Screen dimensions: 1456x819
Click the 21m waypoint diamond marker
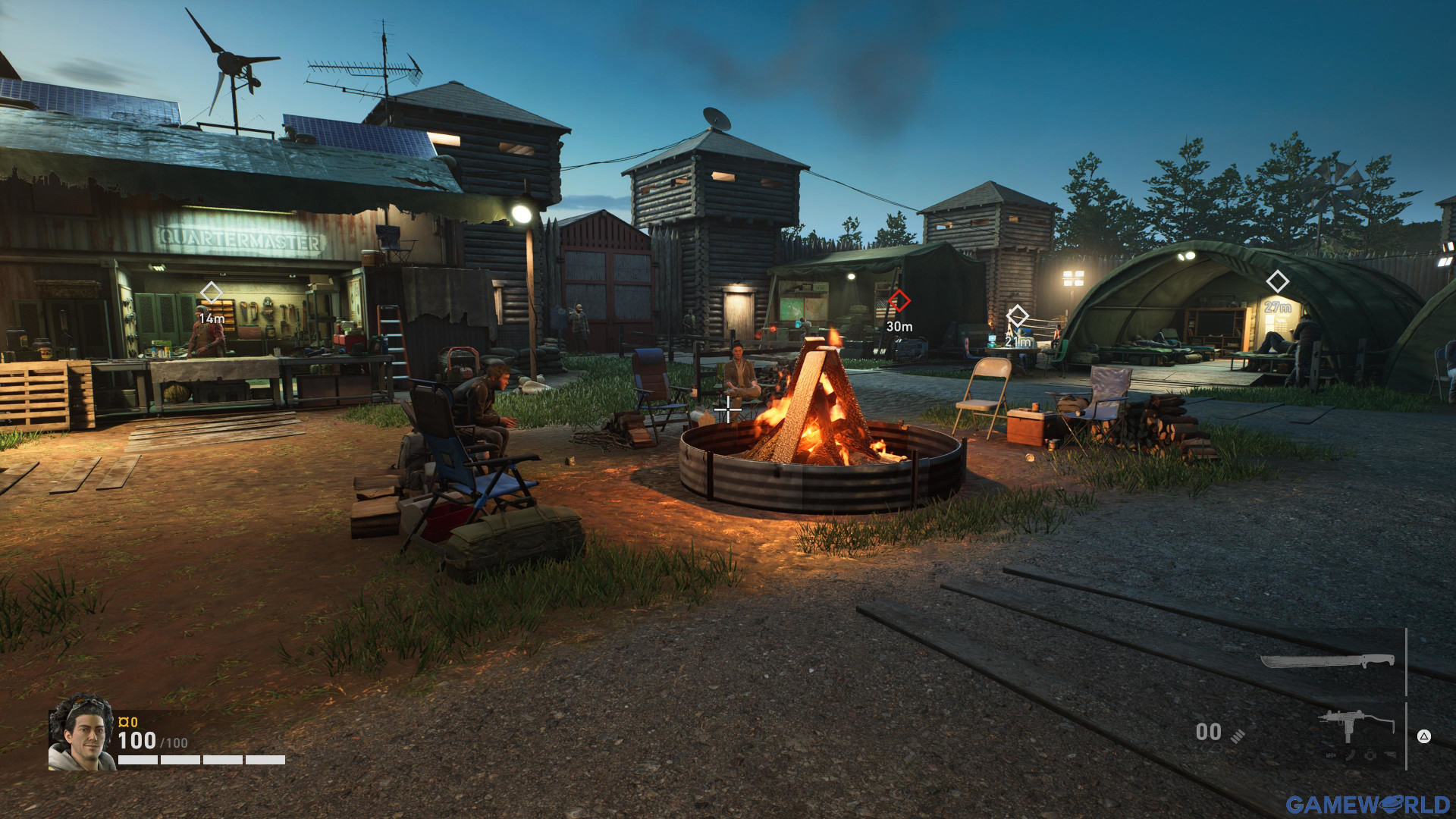coord(1017,315)
